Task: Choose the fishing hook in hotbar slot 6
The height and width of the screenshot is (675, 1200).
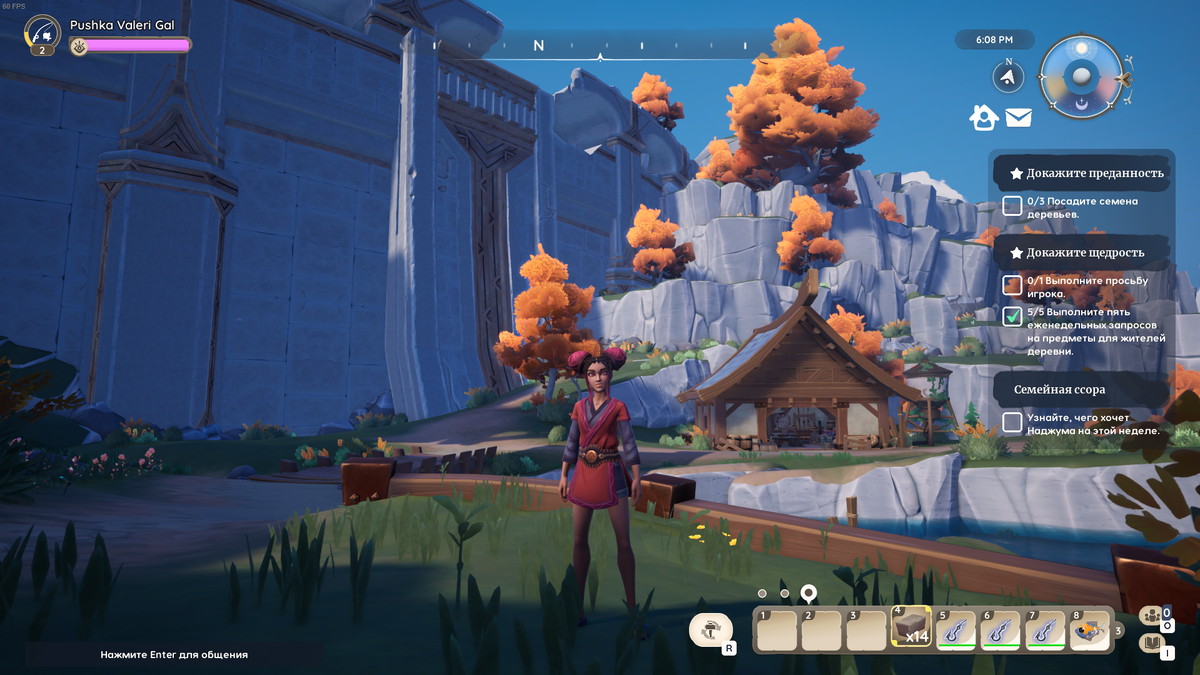Action: 1000,630
